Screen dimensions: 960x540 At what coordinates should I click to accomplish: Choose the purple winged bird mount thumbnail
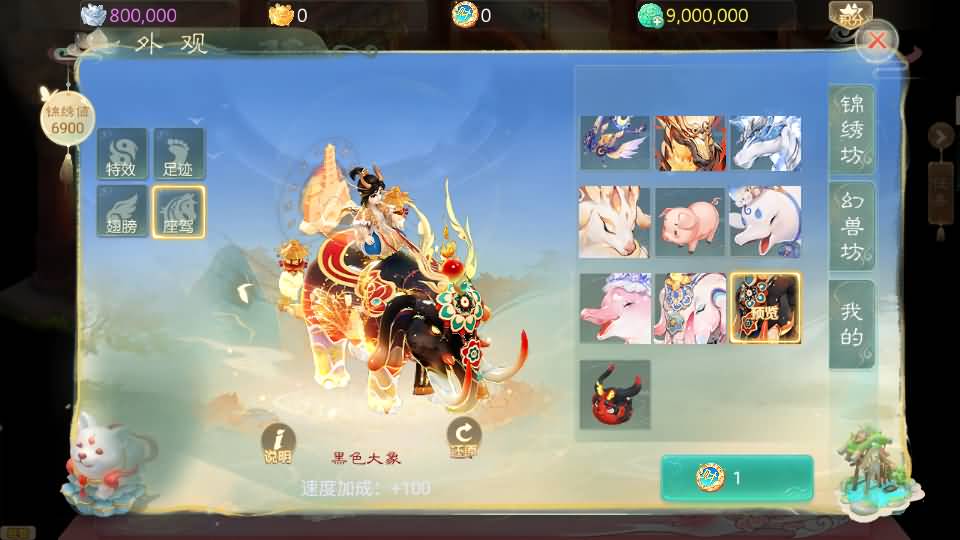614,143
